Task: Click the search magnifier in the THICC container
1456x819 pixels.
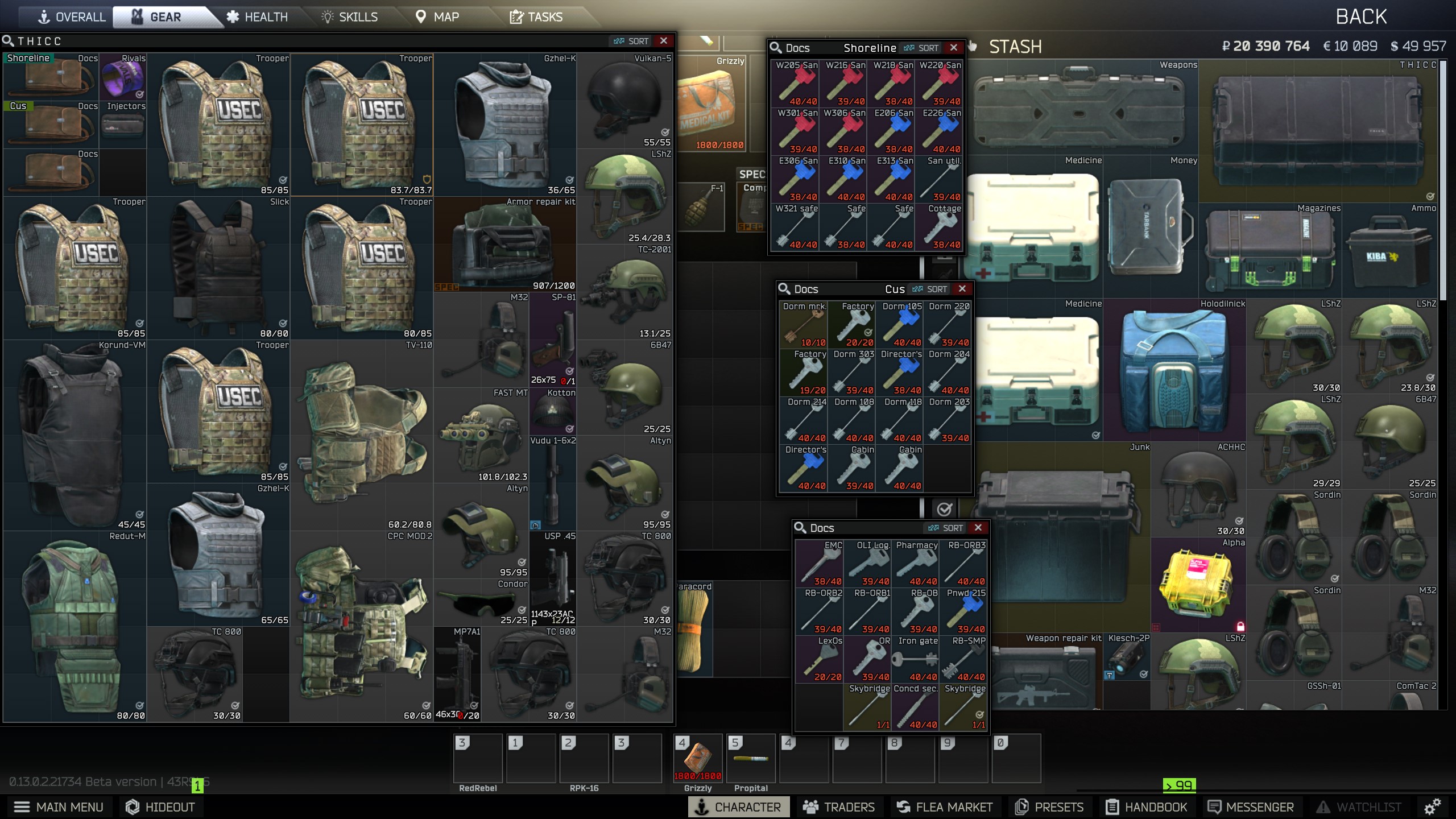Action: point(9,40)
